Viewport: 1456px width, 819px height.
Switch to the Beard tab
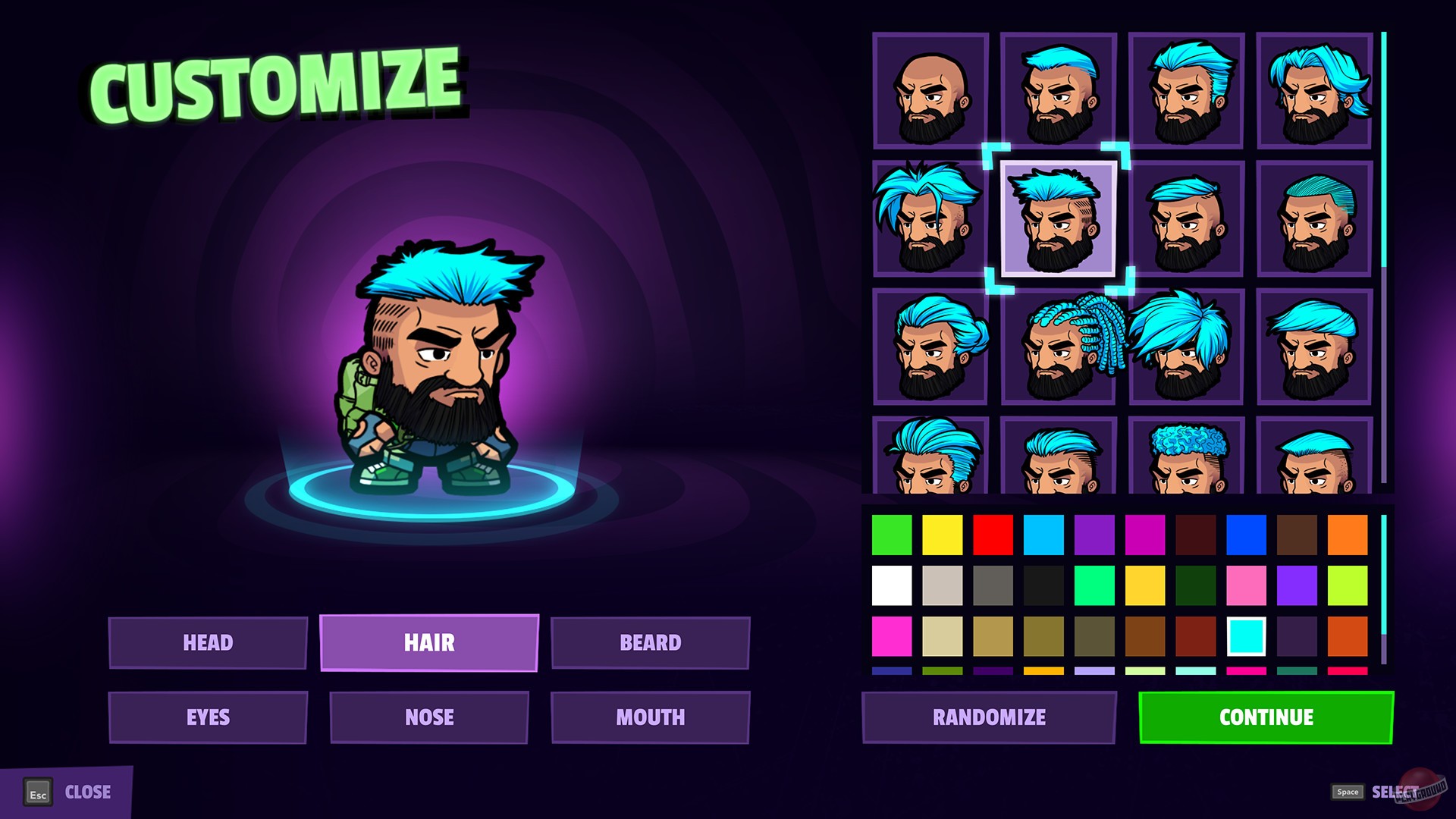(x=649, y=642)
